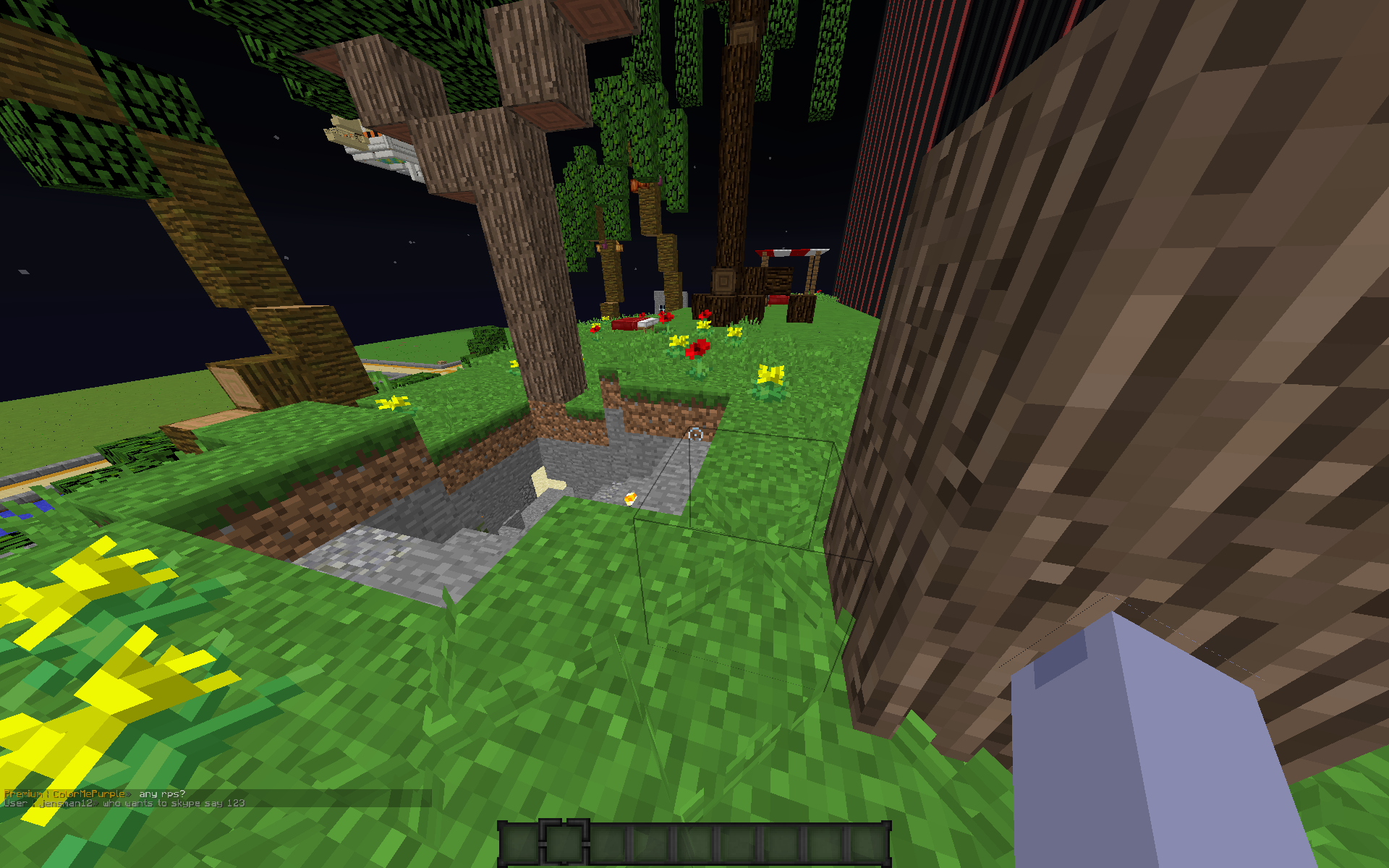Select the highlighted hotbar slot
Image resolution: width=1389 pixels, height=868 pixels.
[x=564, y=843]
